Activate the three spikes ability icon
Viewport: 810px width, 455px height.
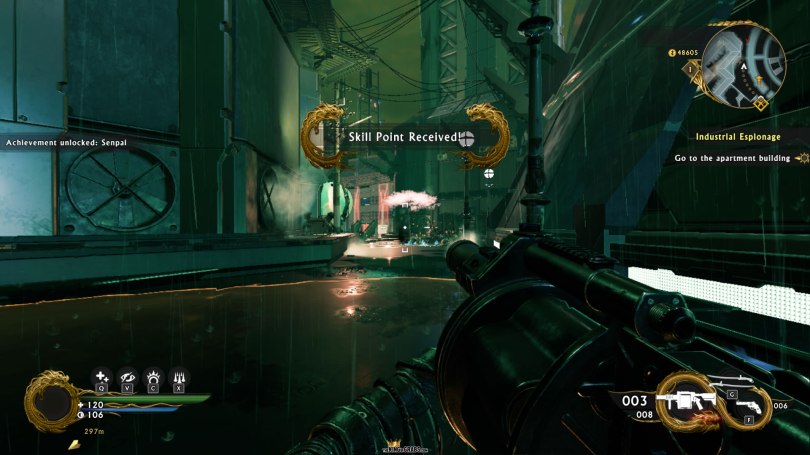coord(180,377)
